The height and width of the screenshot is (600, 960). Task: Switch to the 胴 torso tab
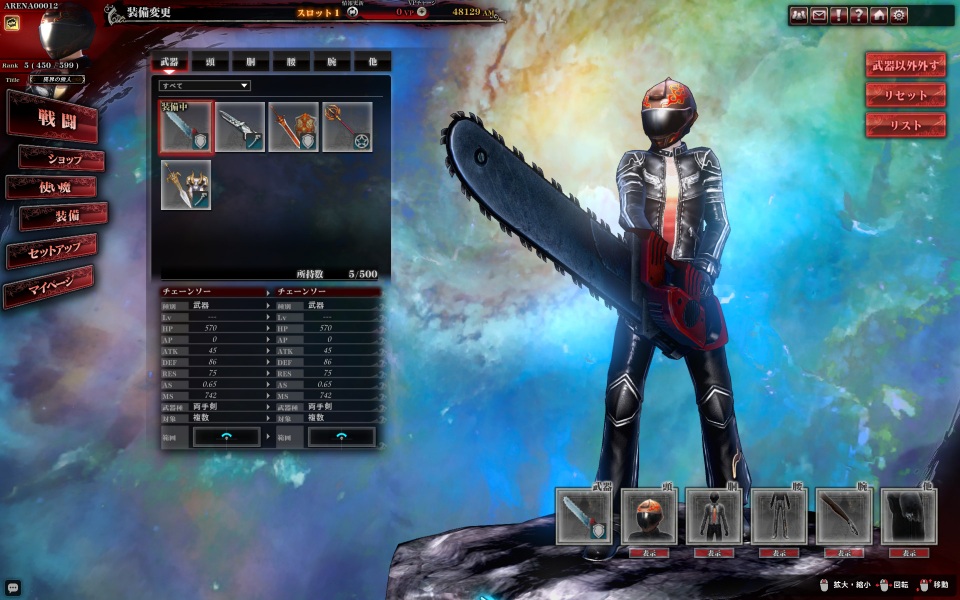(x=250, y=61)
